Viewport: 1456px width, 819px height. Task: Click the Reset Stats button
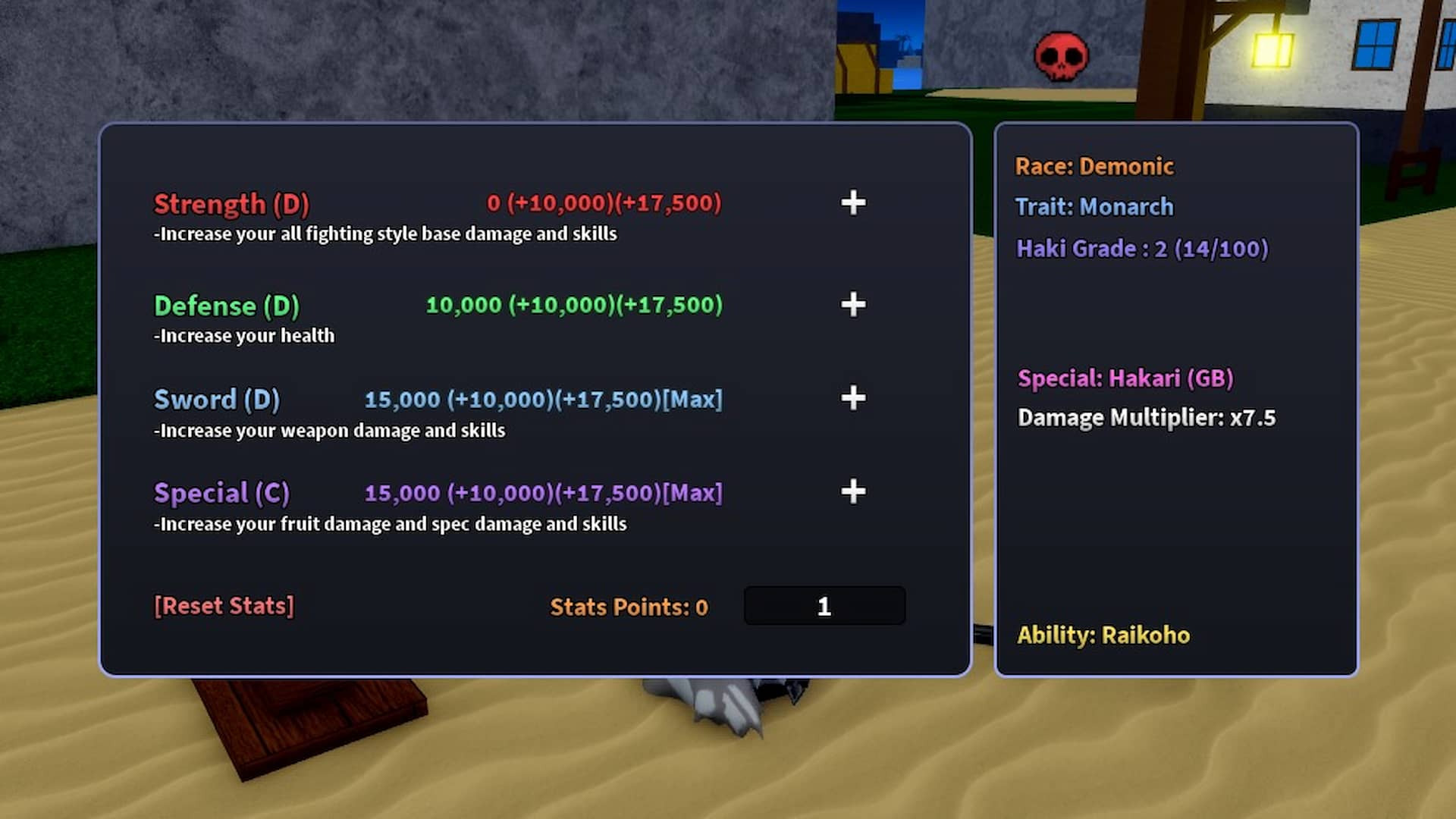pyautogui.click(x=224, y=605)
